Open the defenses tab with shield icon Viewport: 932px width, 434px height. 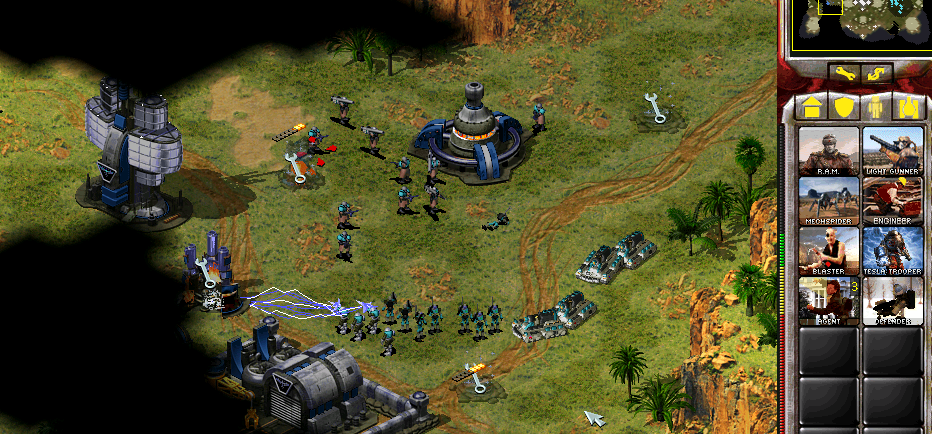point(845,107)
